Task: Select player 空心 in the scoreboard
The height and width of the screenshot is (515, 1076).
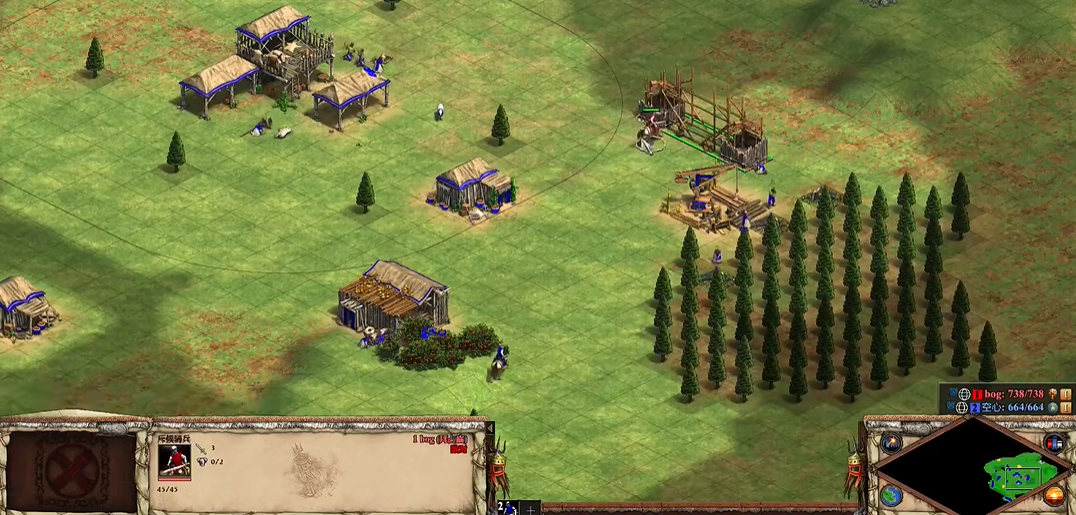Action: (1011, 407)
